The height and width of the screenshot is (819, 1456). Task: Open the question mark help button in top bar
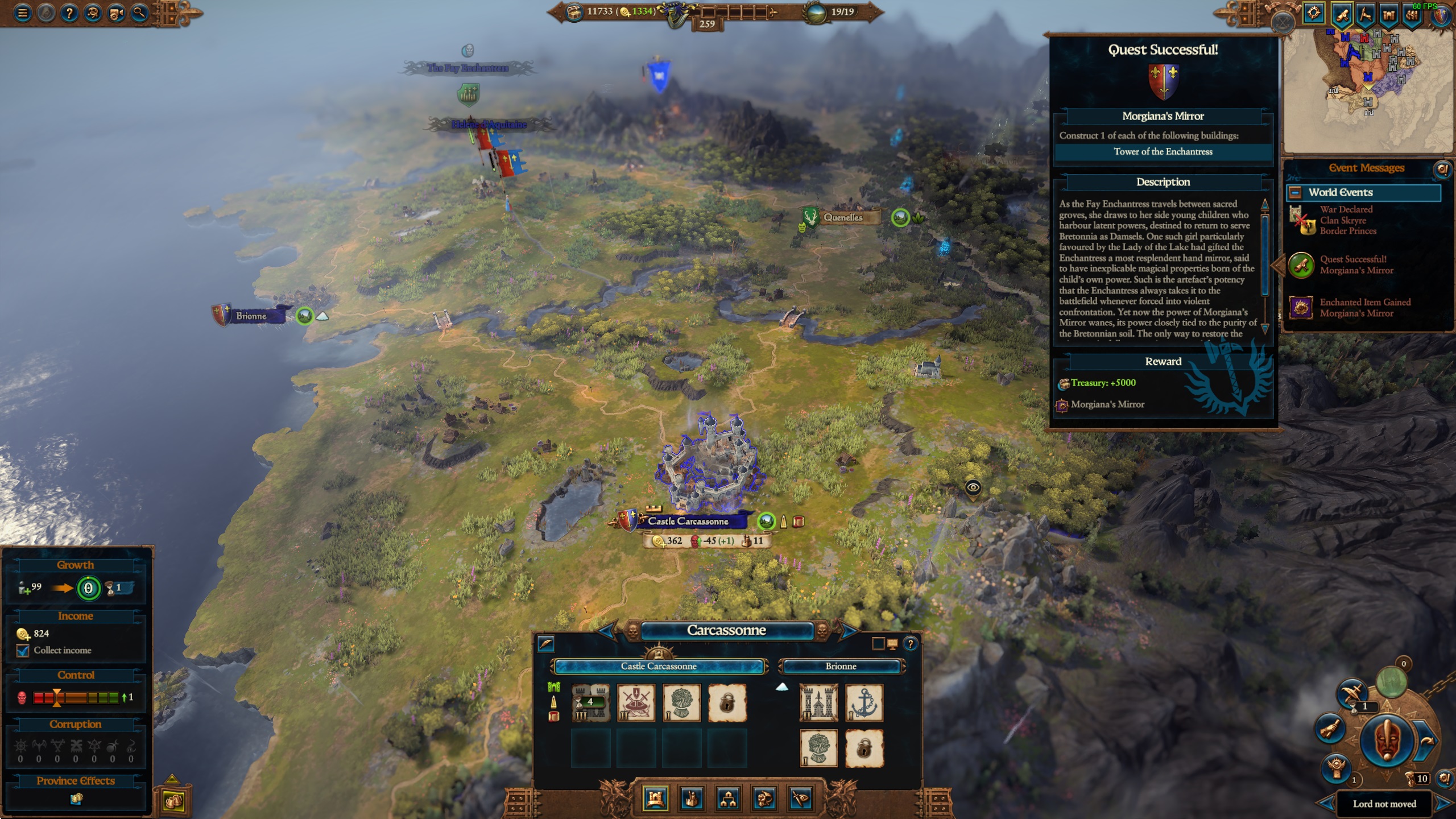tap(69, 13)
